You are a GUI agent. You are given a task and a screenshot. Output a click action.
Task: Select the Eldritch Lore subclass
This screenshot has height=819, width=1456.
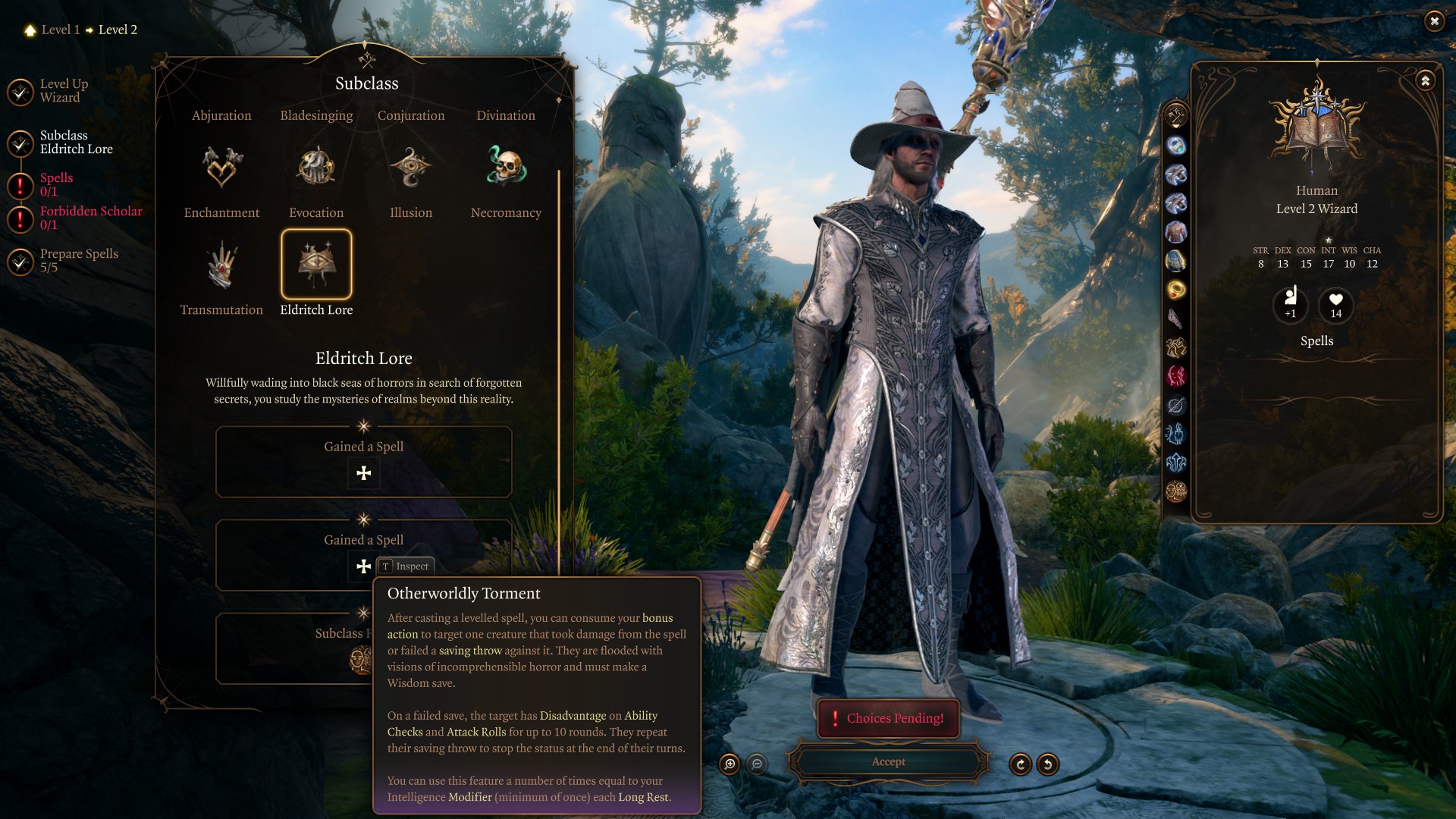(x=316, y=265)
